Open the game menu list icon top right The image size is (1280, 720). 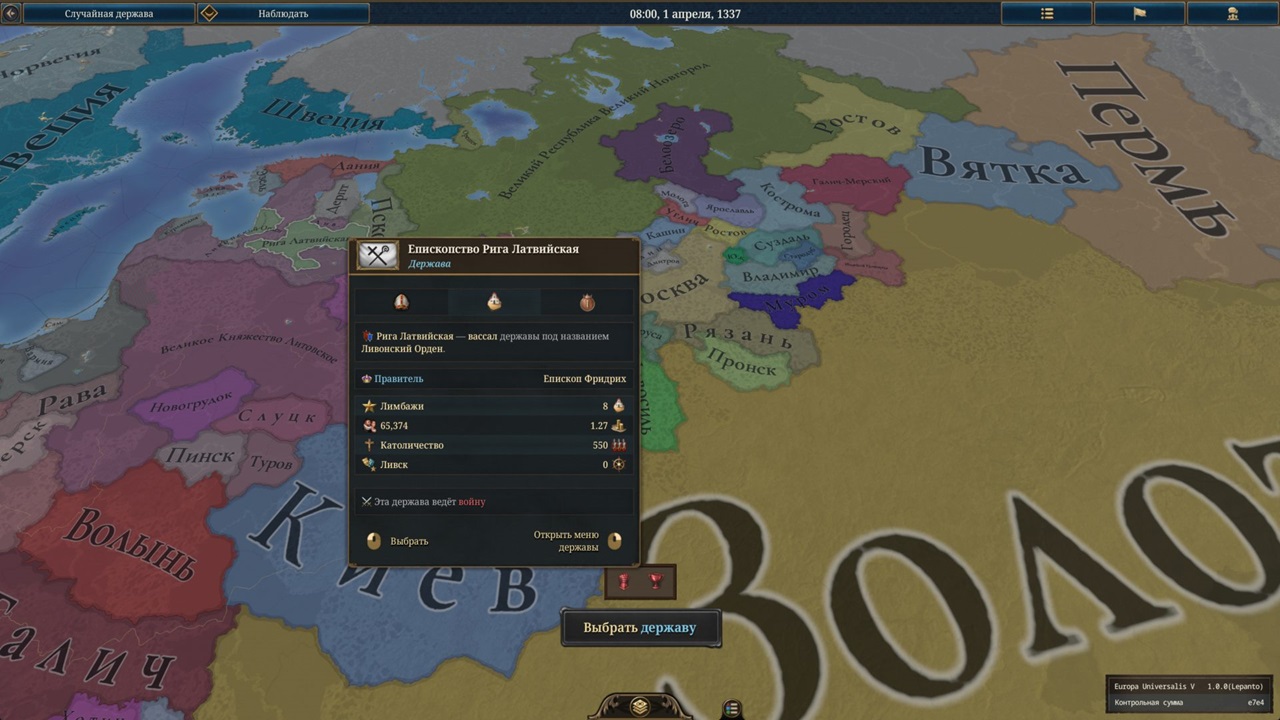pos(1046,13)
